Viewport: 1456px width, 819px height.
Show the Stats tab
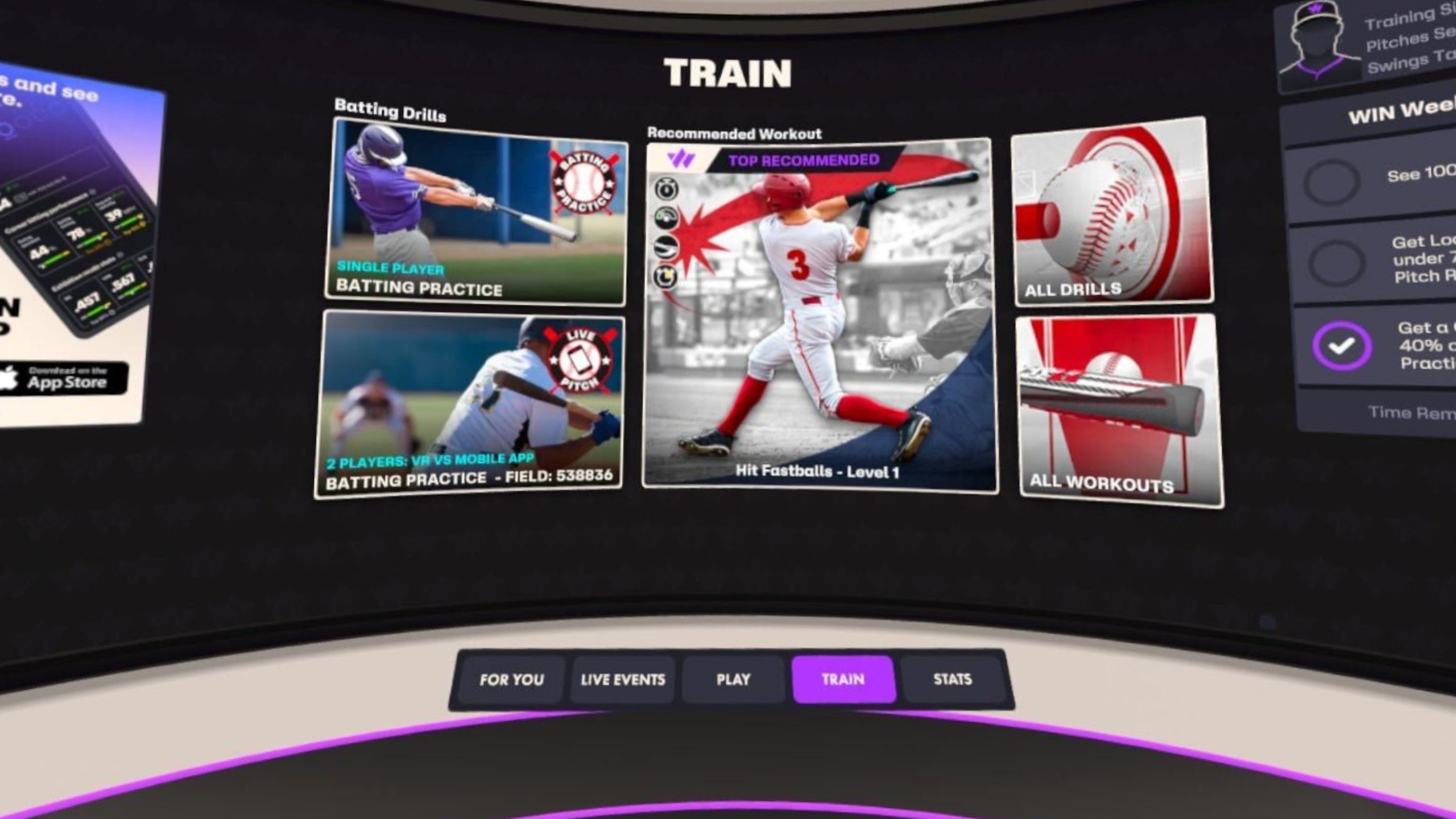[x=952, y=680]
